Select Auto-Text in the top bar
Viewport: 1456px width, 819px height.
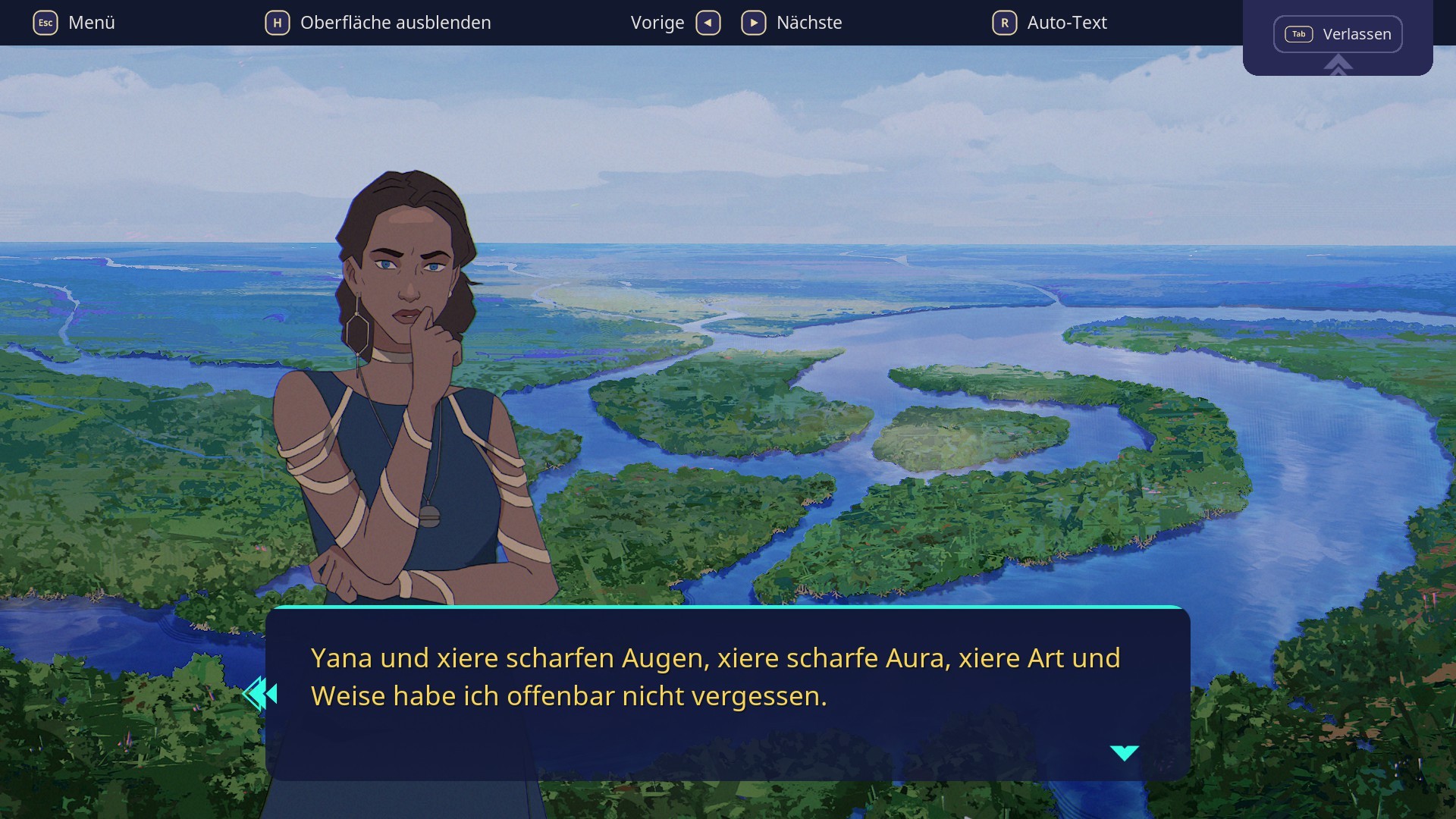1065,23
